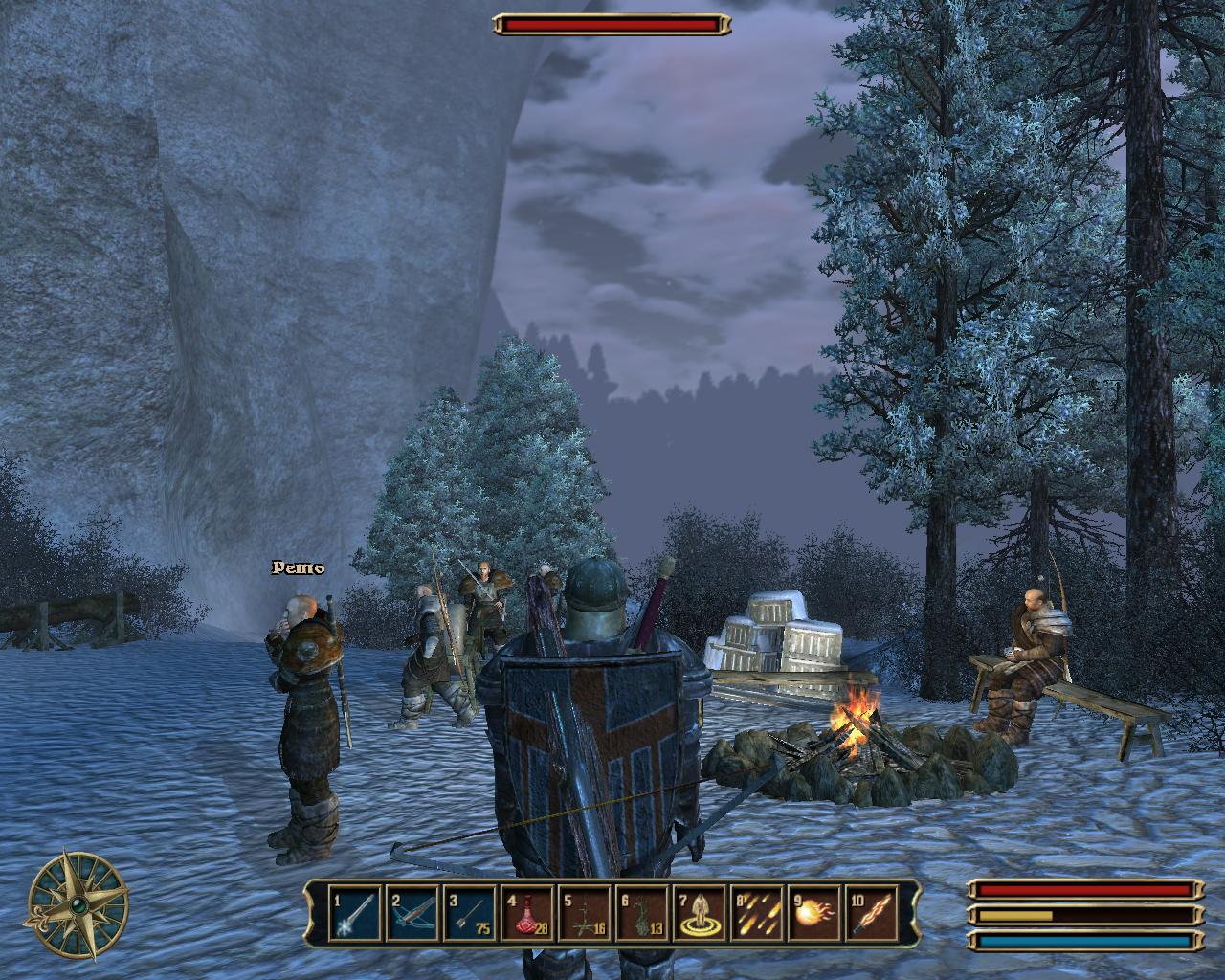Screen dimensions: 1225x980
Task: Use the red potion with 28 left
Action: pos(525,913)
